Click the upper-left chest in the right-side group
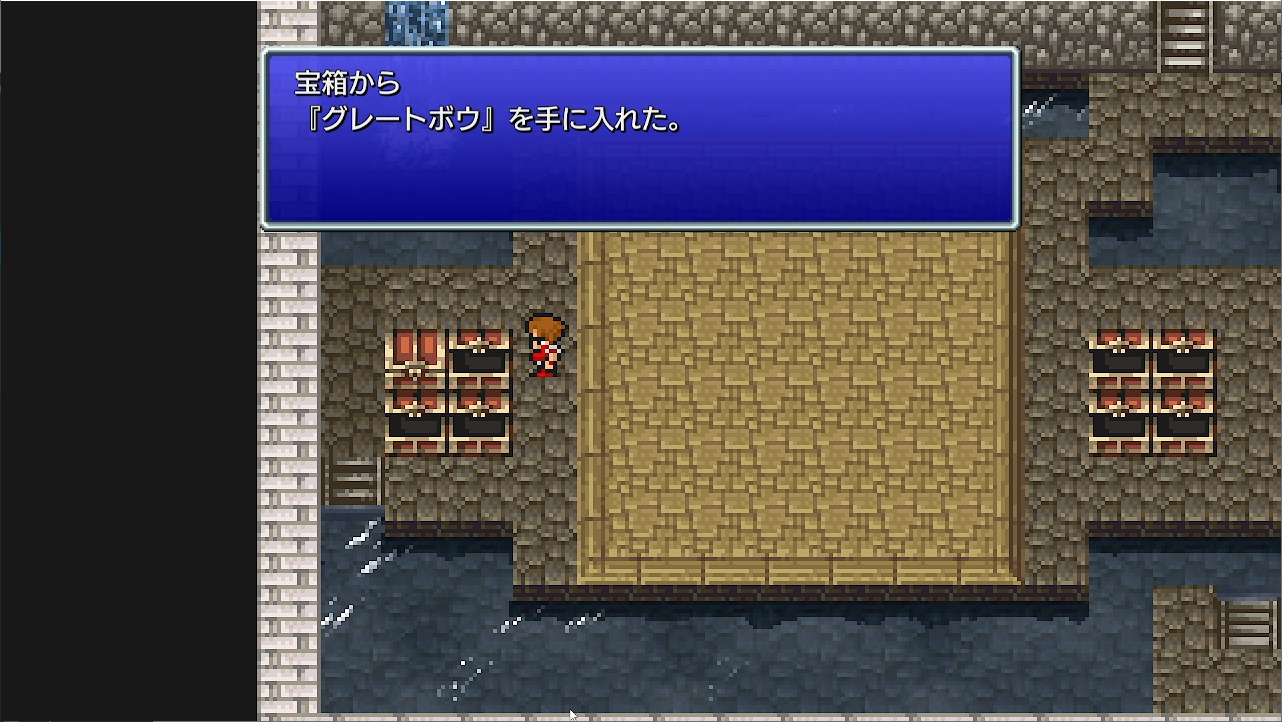1282x722 pixels. click(x=1120, y=350)
